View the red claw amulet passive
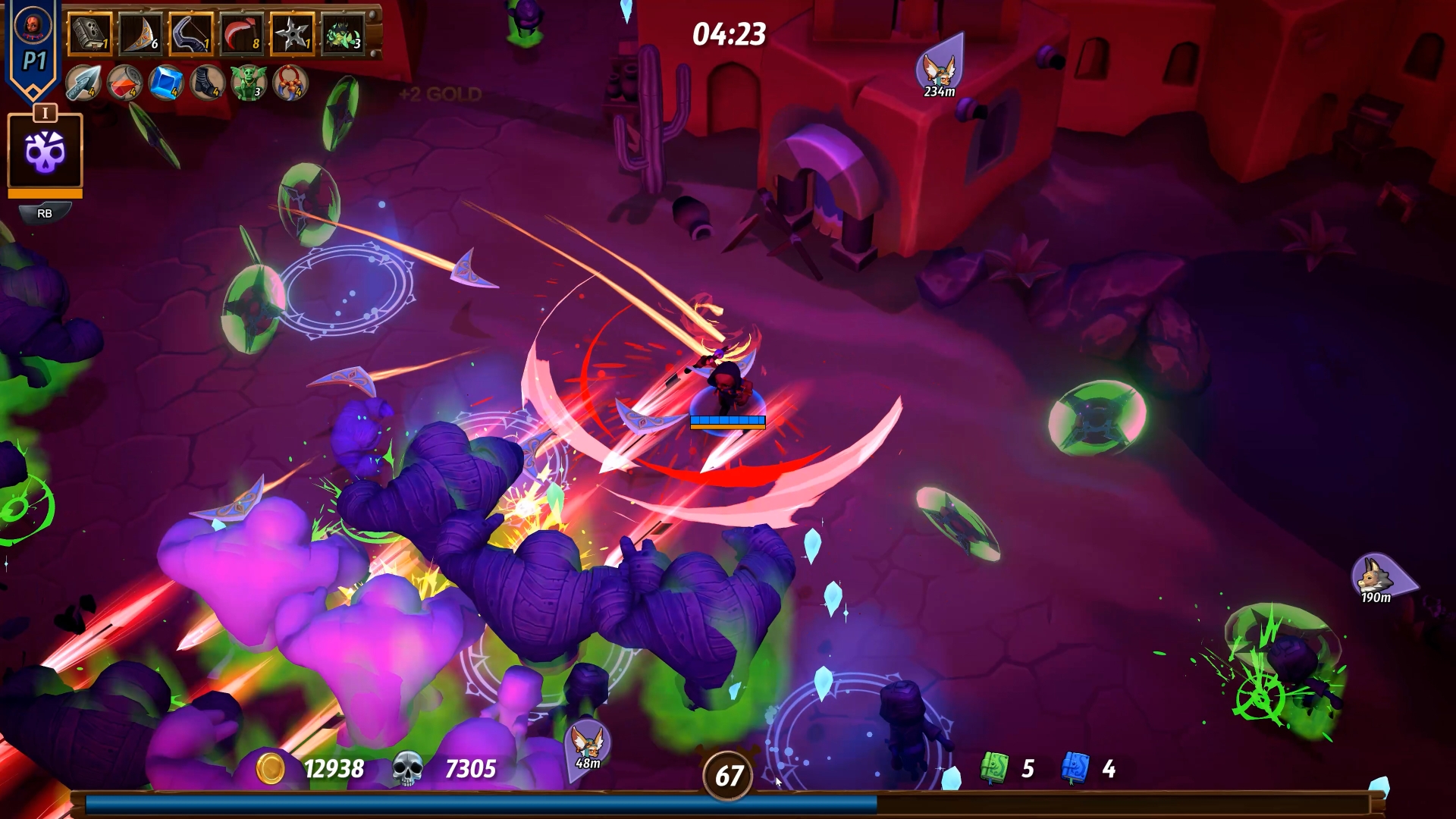 [290, 83]
